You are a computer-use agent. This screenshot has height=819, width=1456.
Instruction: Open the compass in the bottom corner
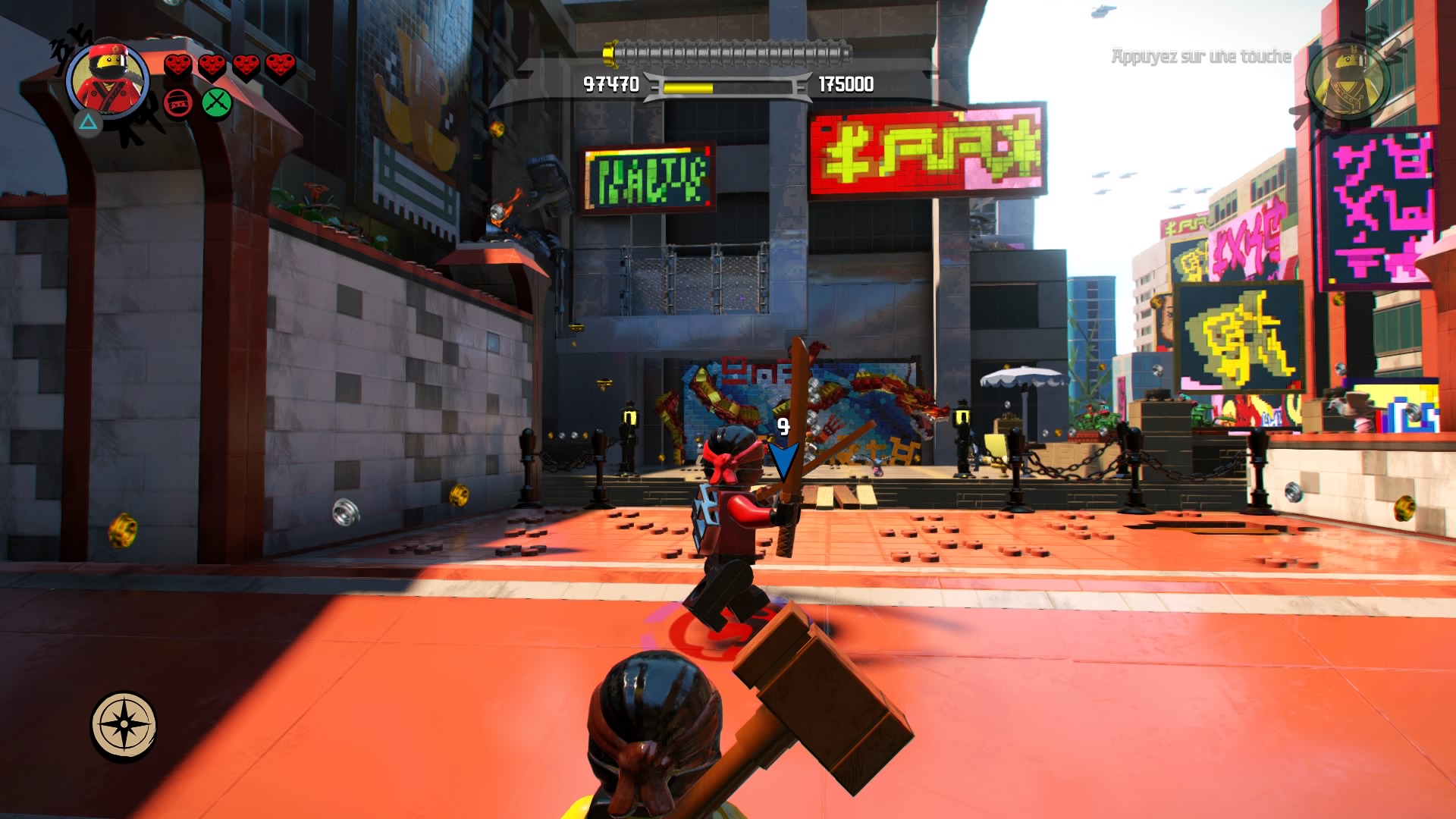click(x=124, y=724)
